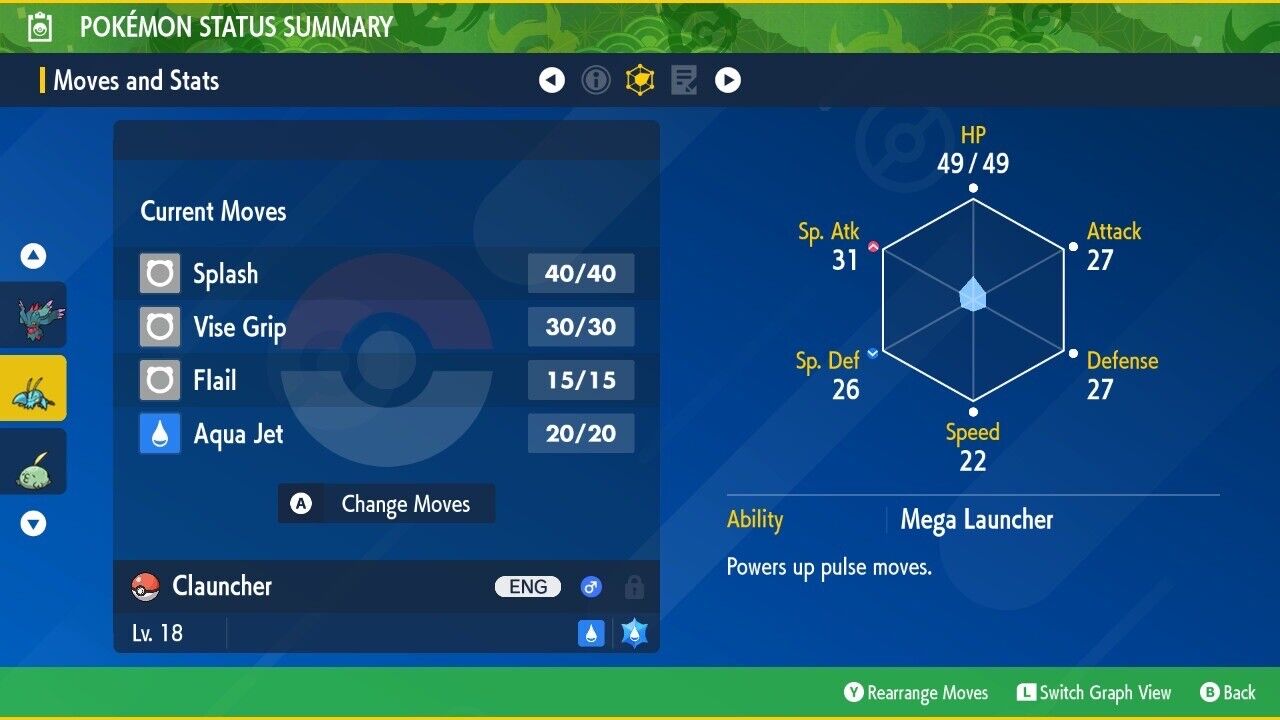Open Change Moves

386,504
